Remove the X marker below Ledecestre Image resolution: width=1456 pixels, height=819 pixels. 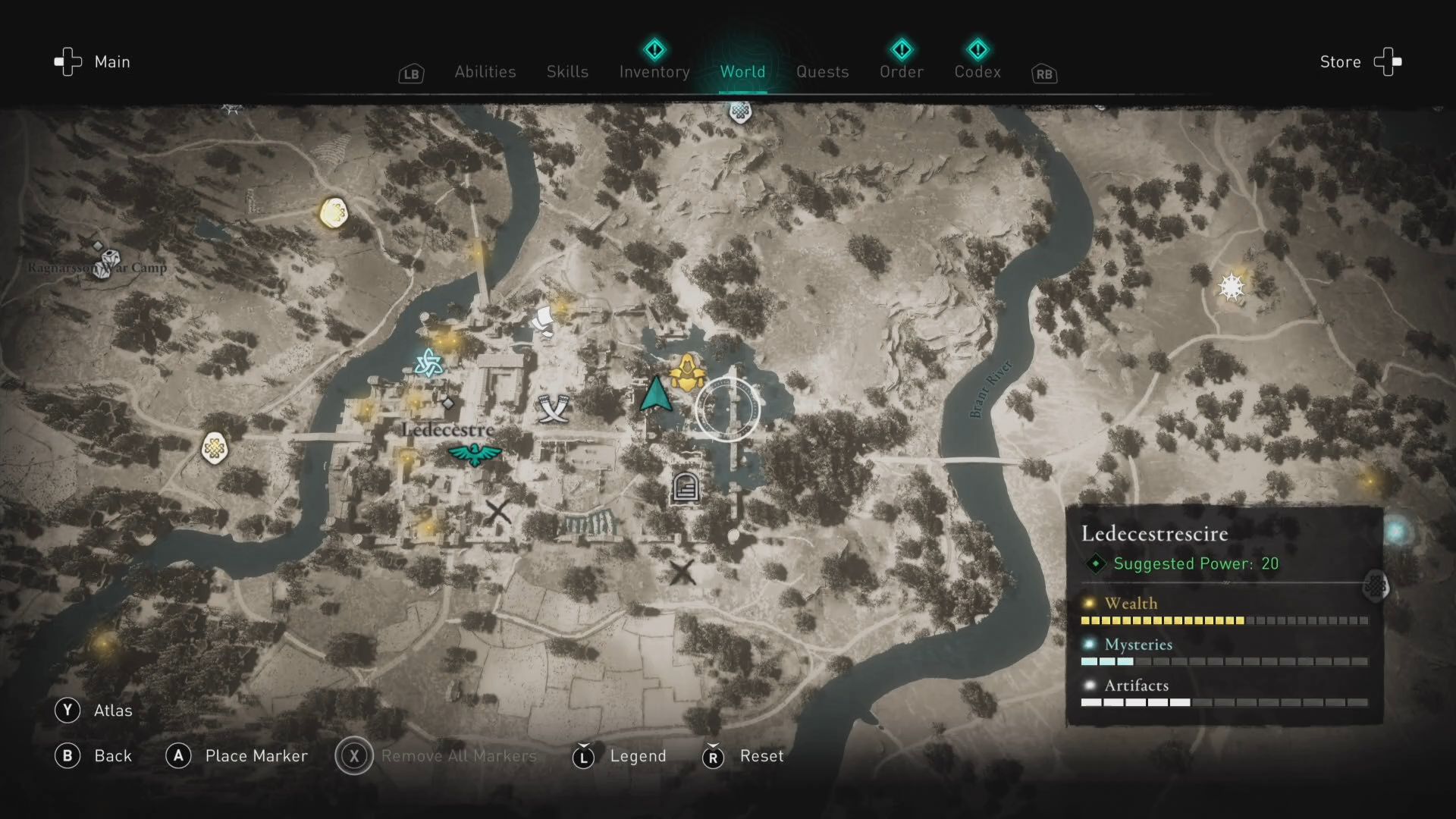pyautogui.click(x=500, y=513)
